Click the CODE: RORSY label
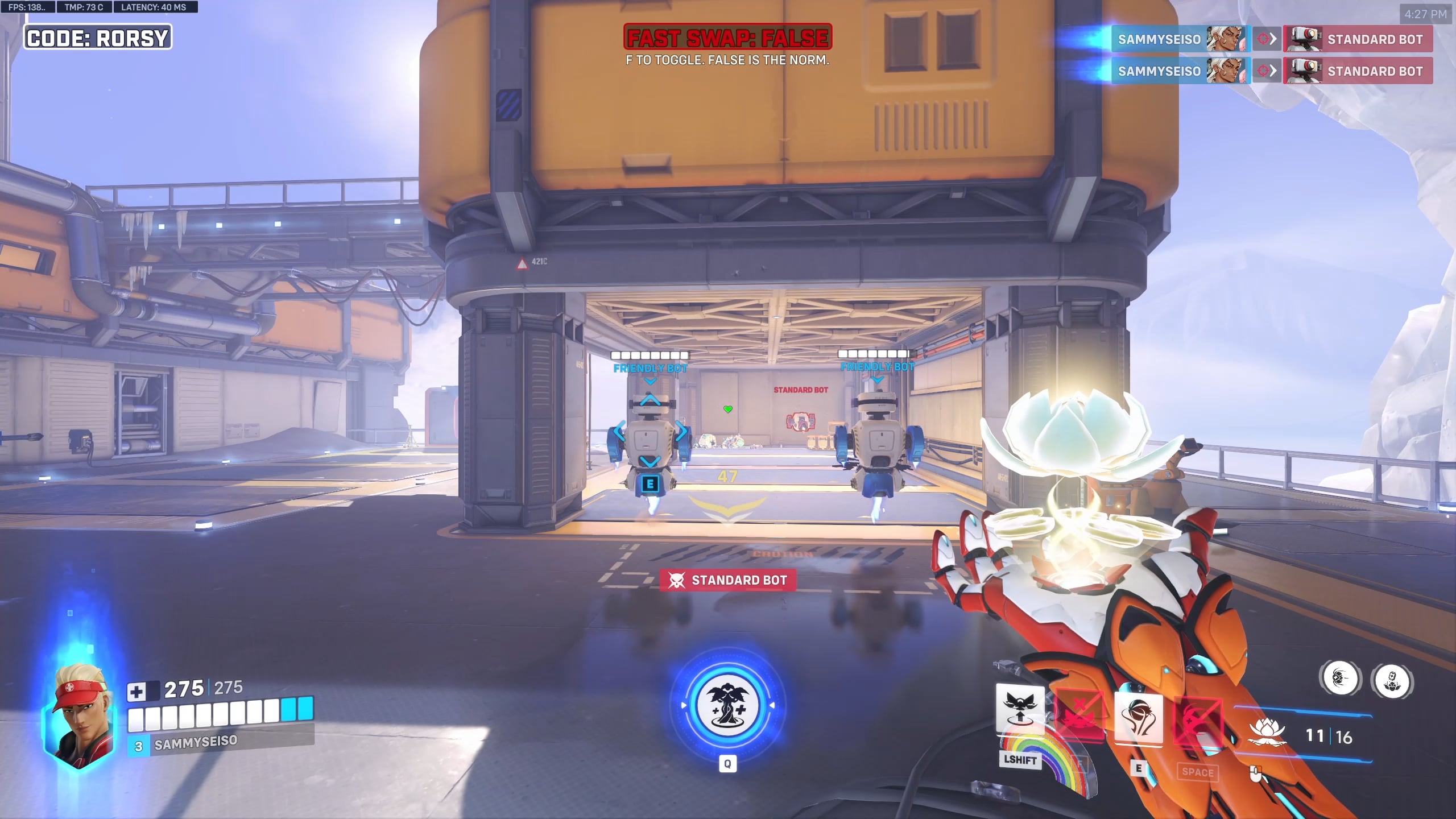The width and height of the screenshot is (1456, 819). pyautogui.click(x=98, y=38)
